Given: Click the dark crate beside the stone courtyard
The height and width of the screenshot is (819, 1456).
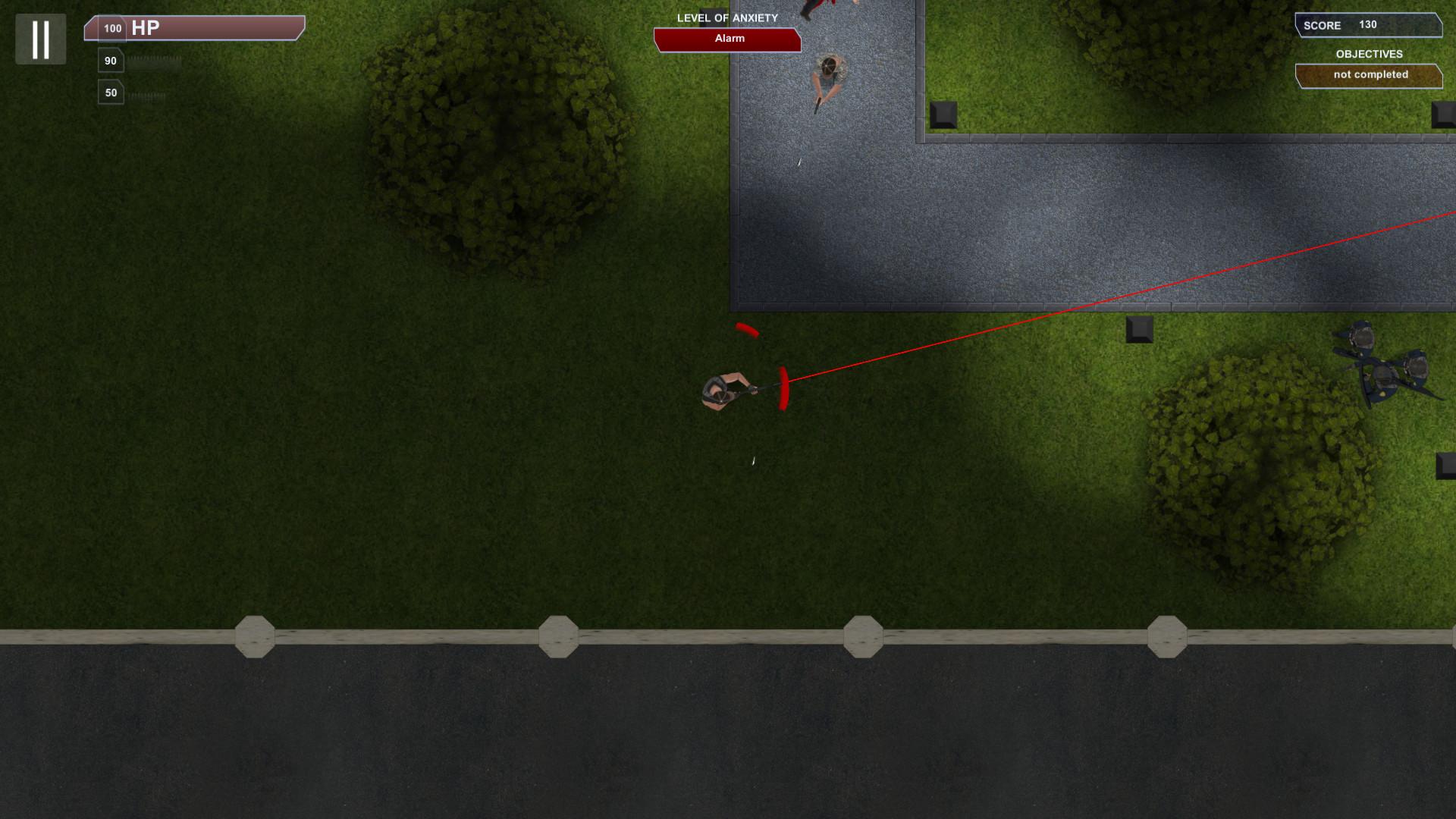Looking at the screenshot, I should (946, 116).
